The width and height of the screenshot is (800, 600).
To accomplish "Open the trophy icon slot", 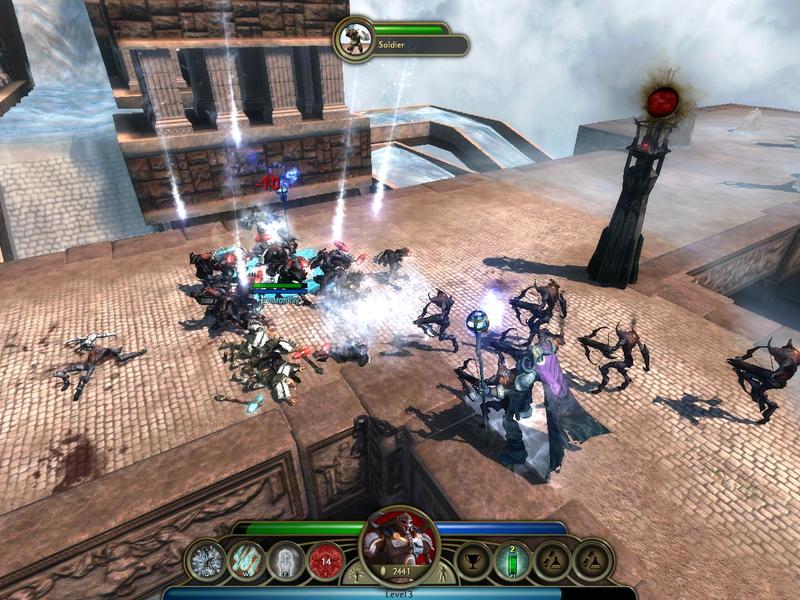I will pos(472,561).
